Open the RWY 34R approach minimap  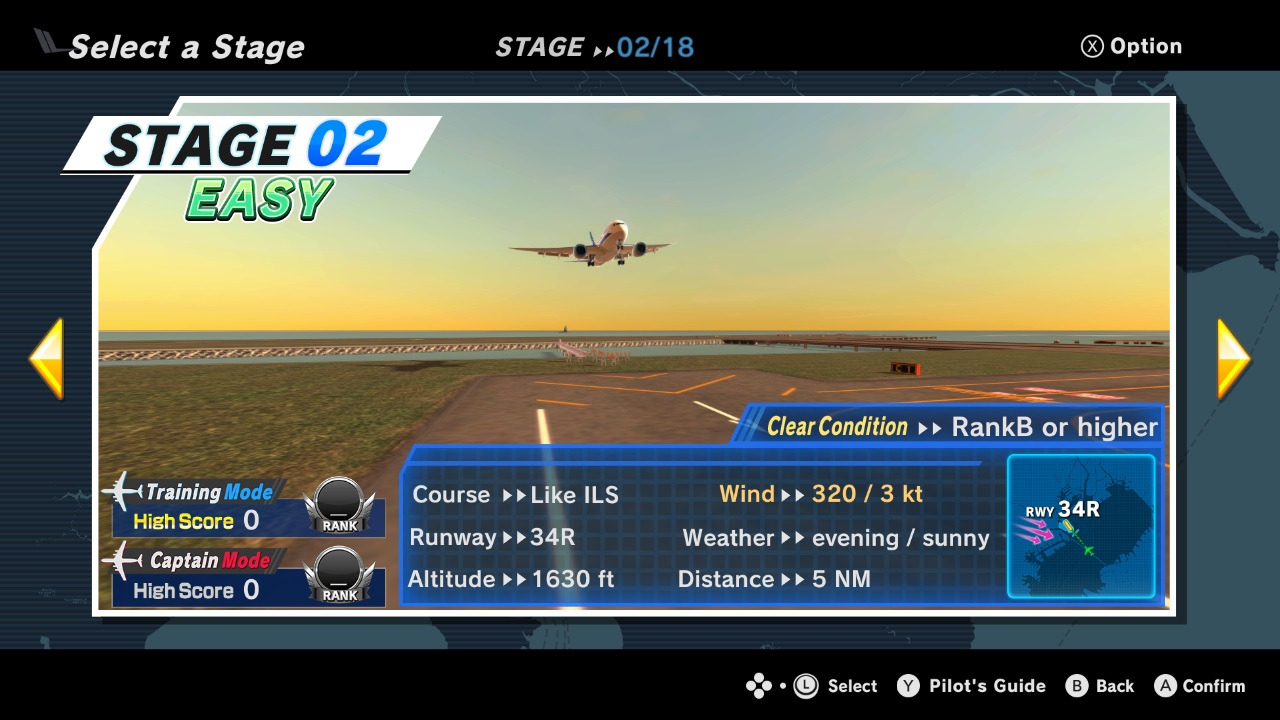pyautogui.click(x=1081, y=527)
